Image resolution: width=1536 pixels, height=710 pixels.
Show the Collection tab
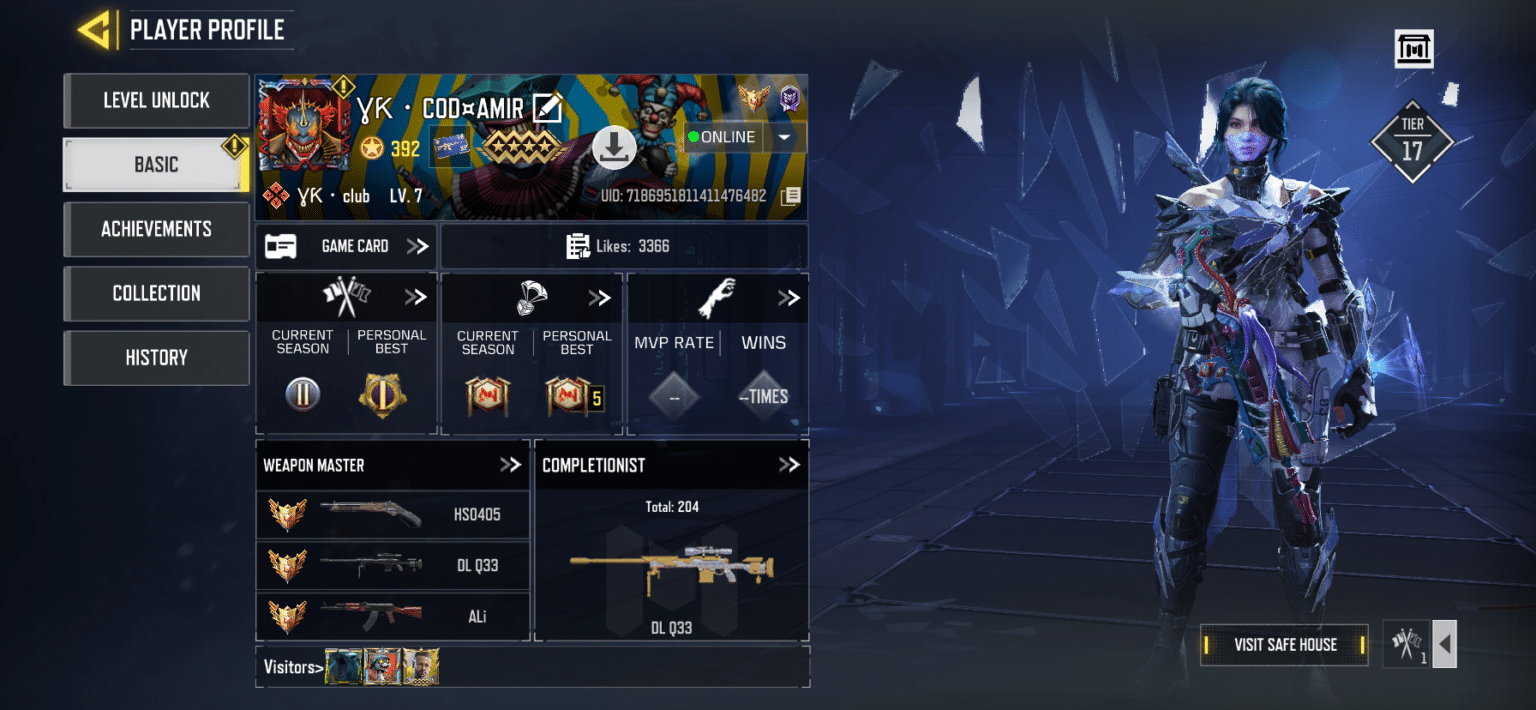pyautogui.click(x=156, y=293)
